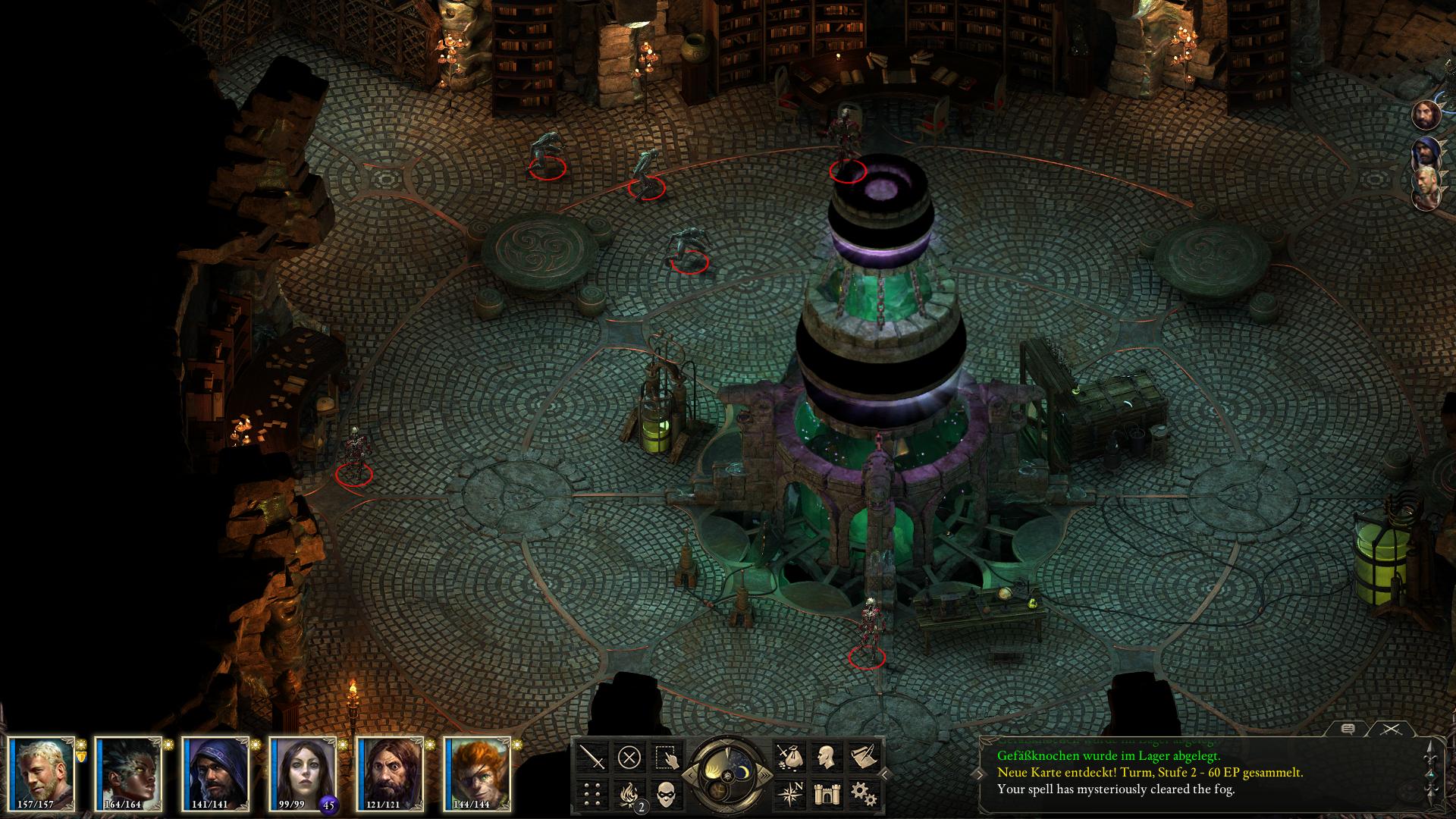Select the purple-hooded man portrait
The image size is (1456, 819).
click(x=218, y=773)
